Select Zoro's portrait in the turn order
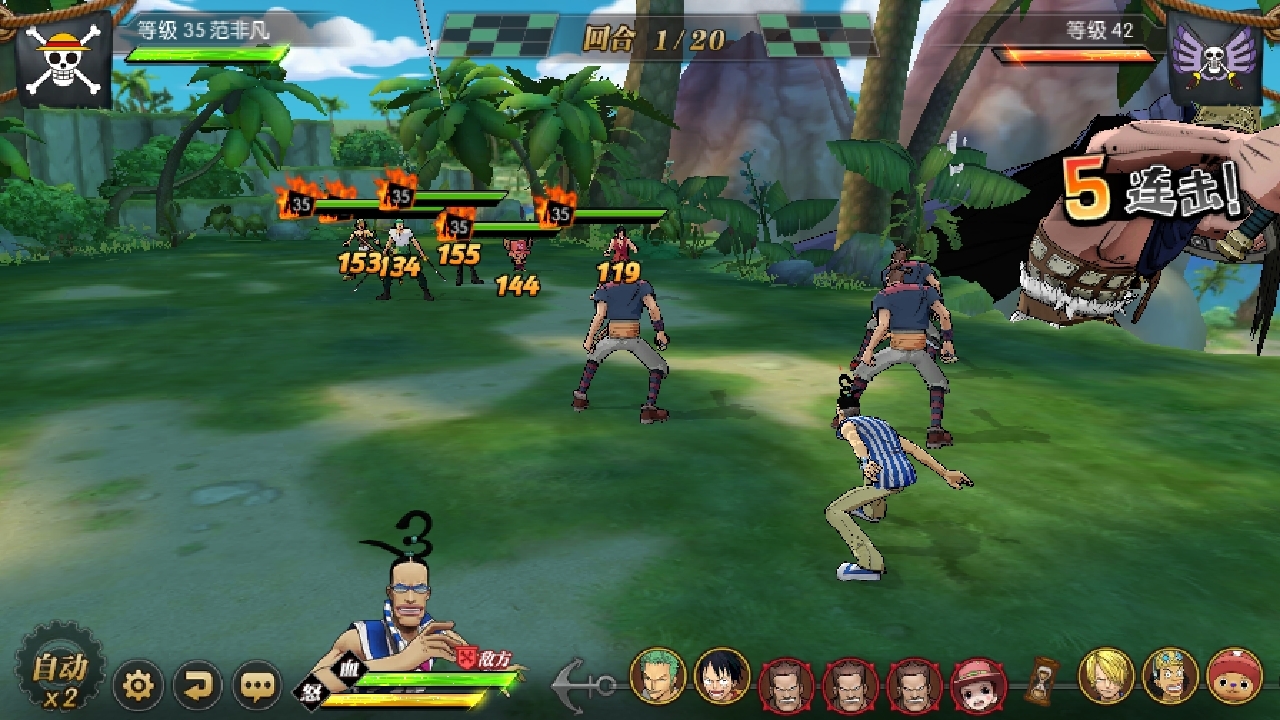Screen dimensions: 1280x720 [658, 677]
